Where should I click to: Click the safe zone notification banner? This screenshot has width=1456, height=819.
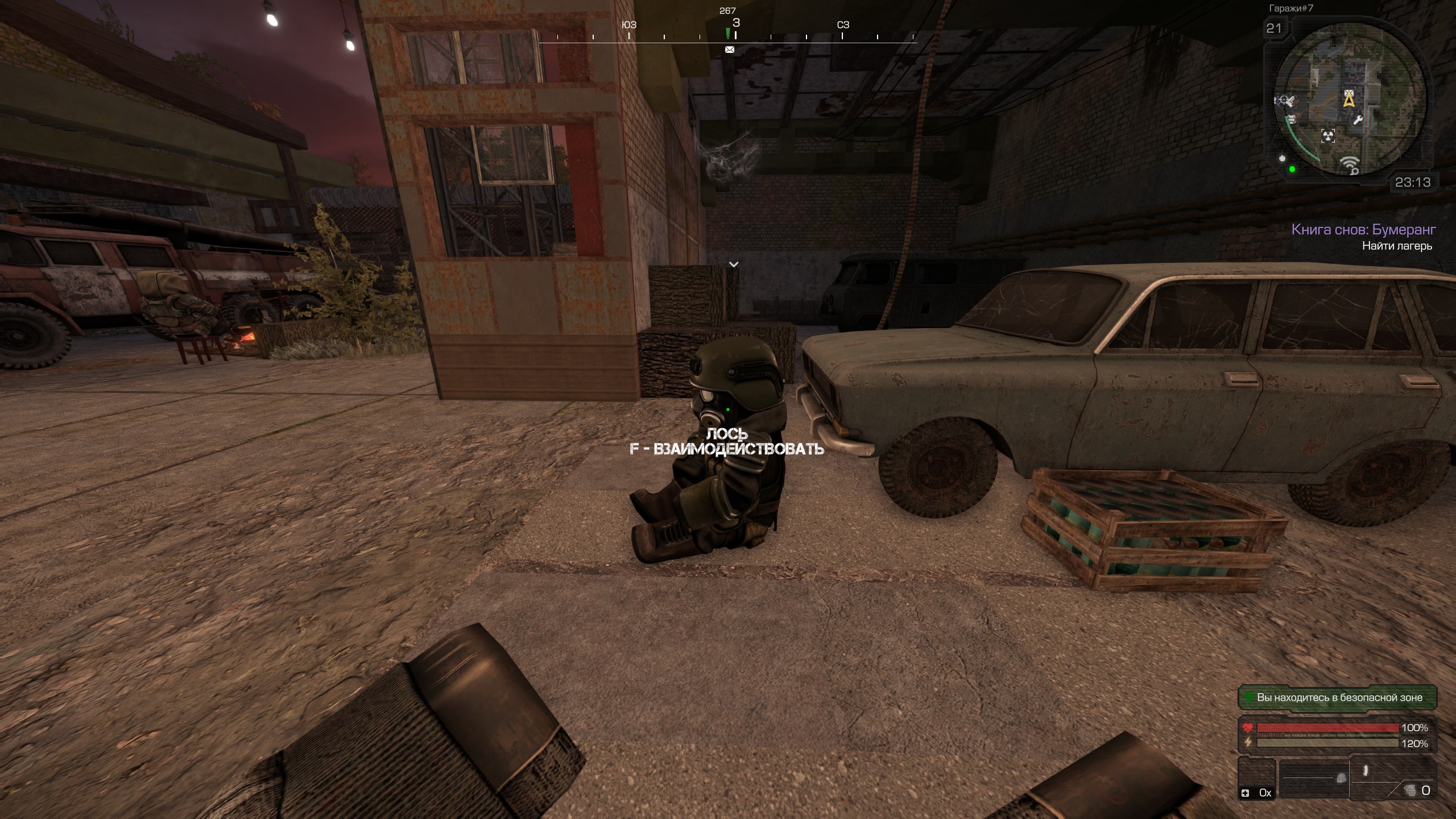(1338, 697)
